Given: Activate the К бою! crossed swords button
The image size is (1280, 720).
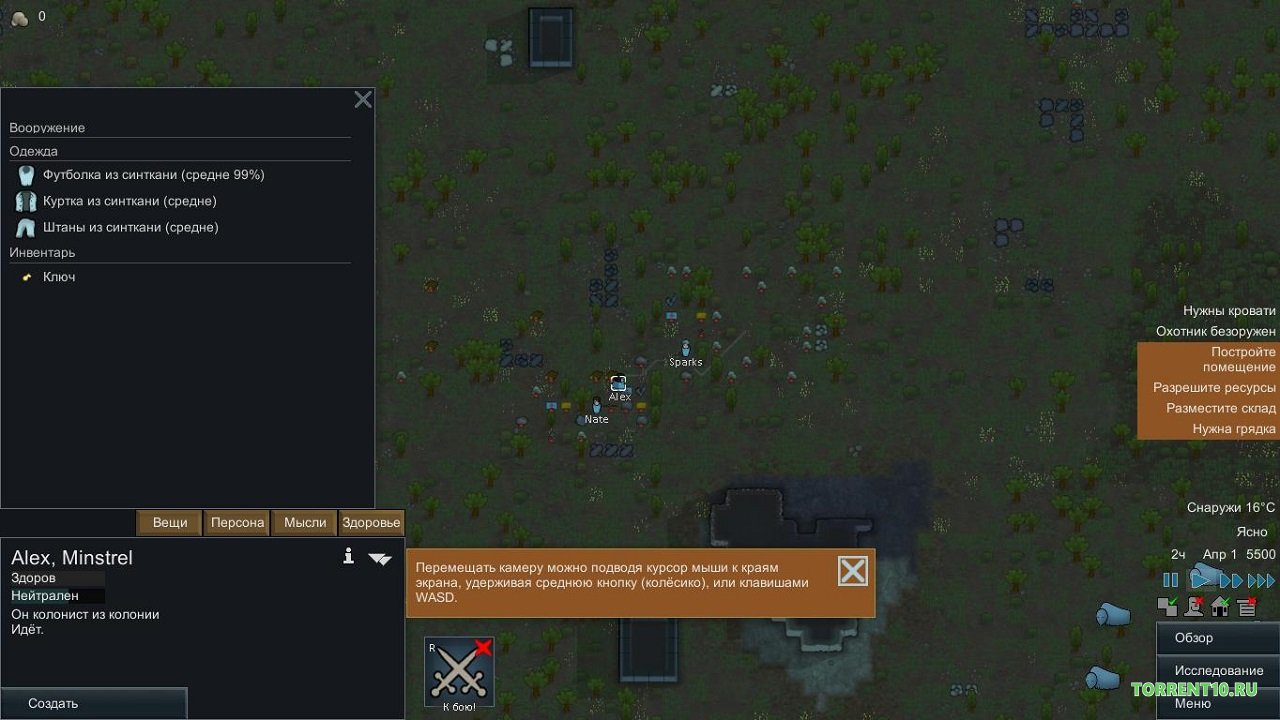Looking at the screenshot, I should [459, 672].
